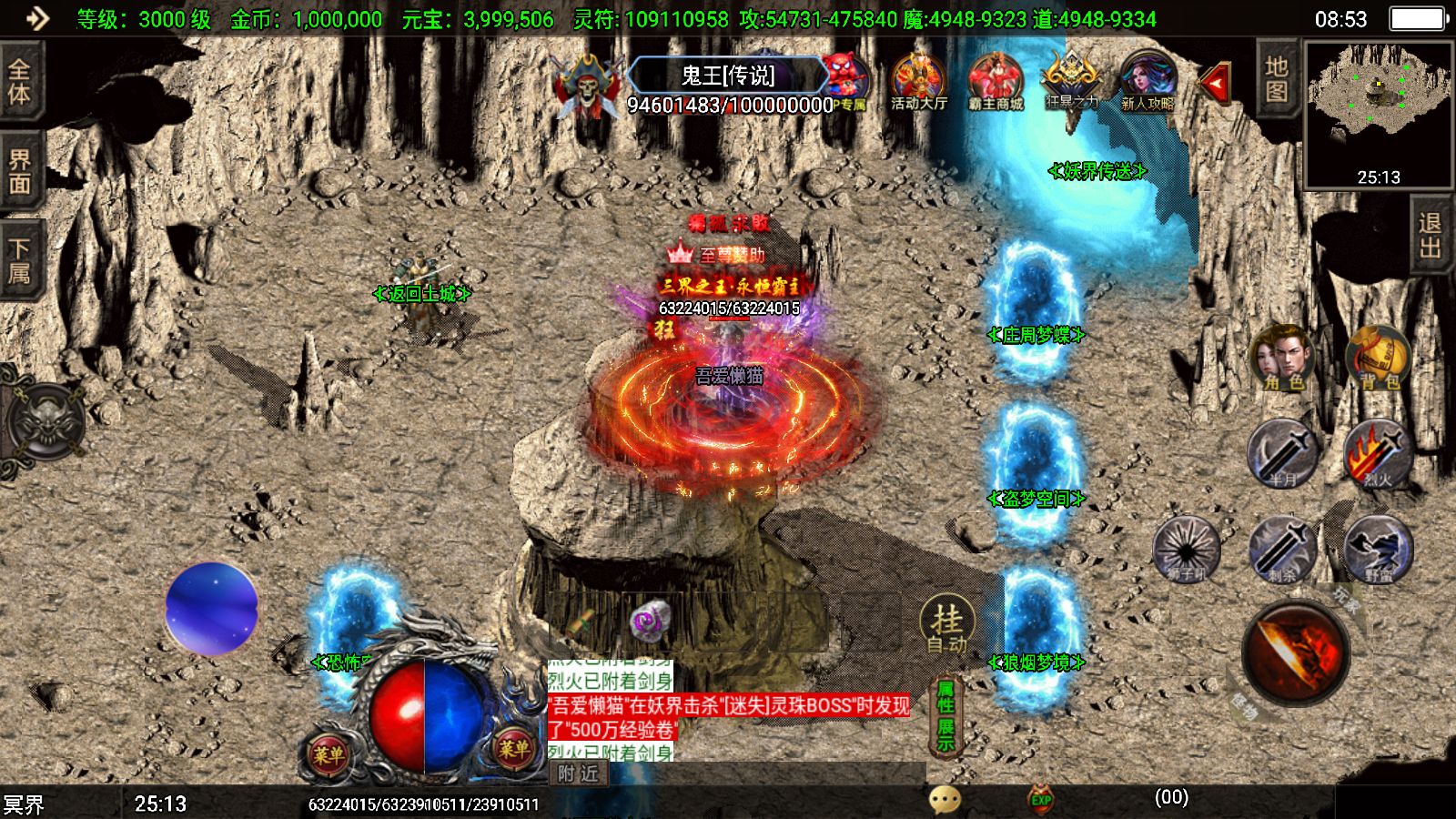Open the 下属 subordinates tab

(20, 262)
